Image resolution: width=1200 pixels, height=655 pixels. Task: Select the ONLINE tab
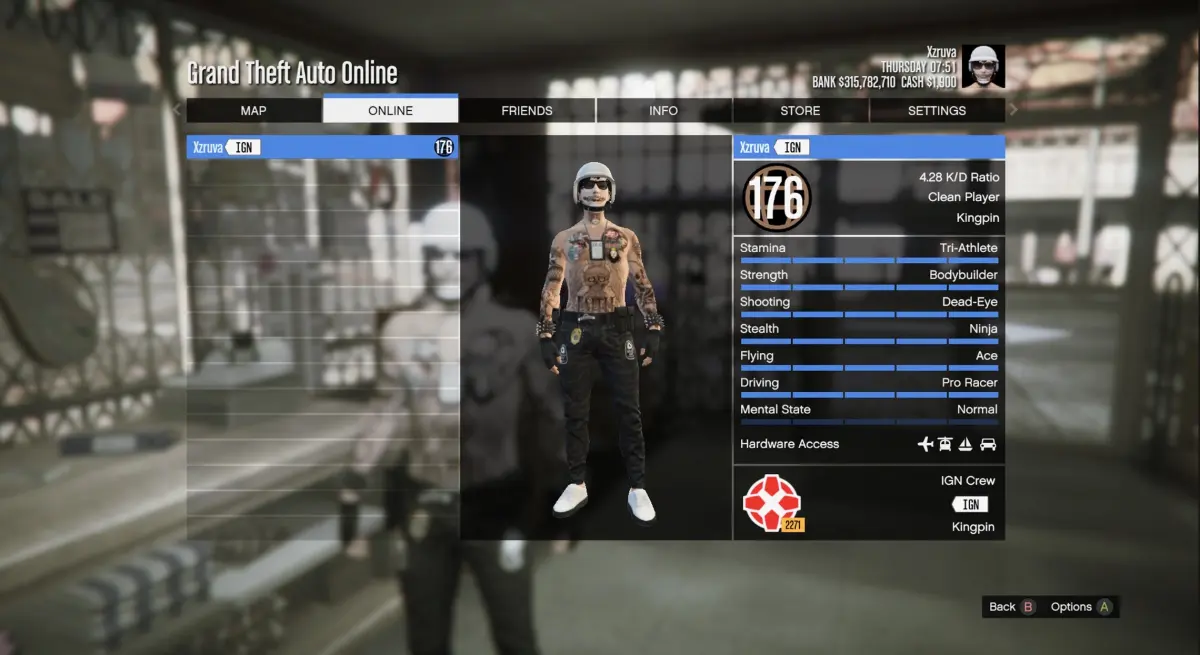(x=390, y=111)
